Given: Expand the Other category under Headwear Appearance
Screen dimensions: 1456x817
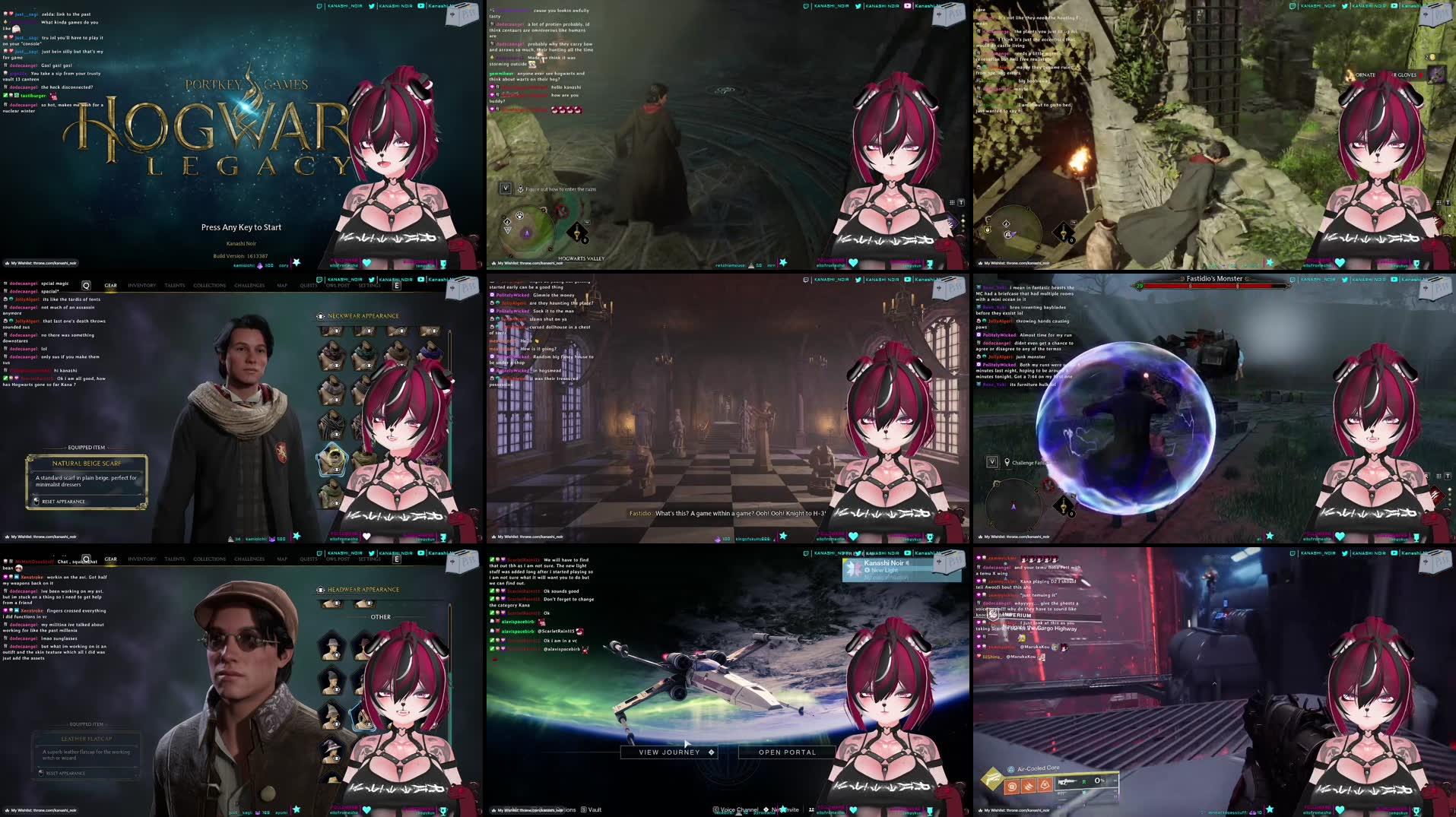Looking at the screenshot, I should tap(381, 617).
